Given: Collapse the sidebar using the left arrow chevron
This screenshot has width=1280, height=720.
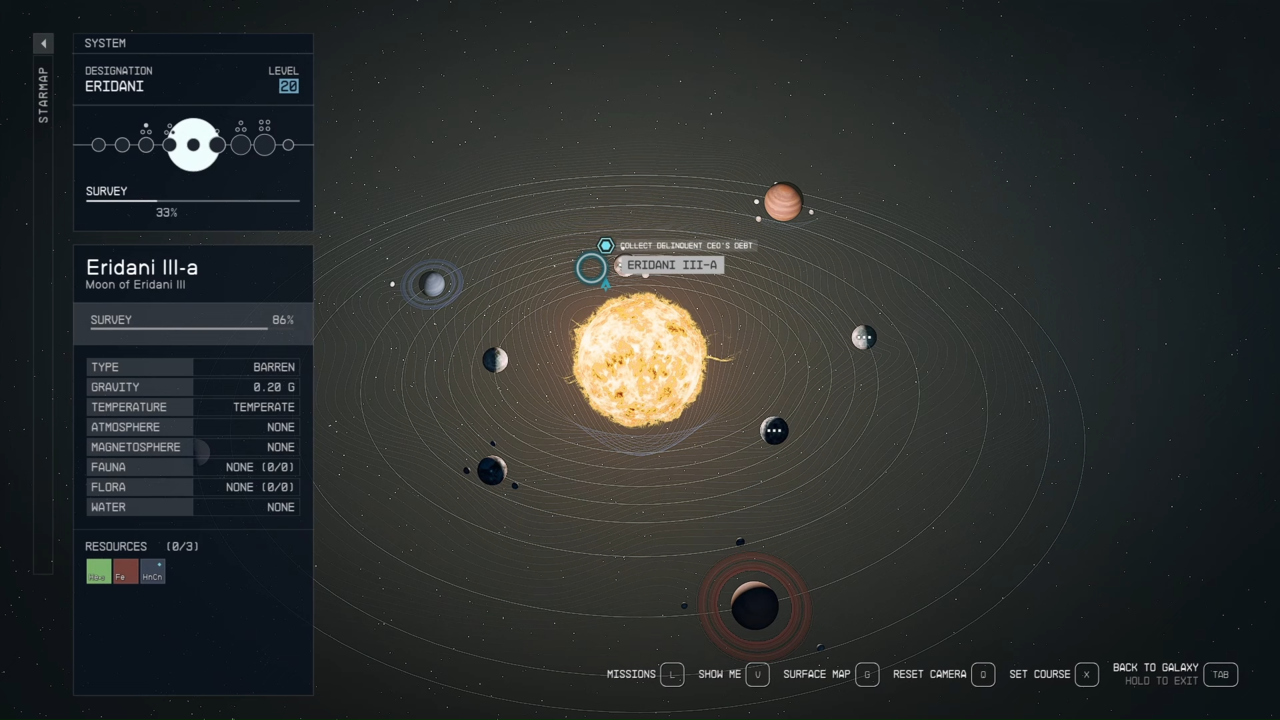Looking at the screenshot, I should [x=43, y=43].
